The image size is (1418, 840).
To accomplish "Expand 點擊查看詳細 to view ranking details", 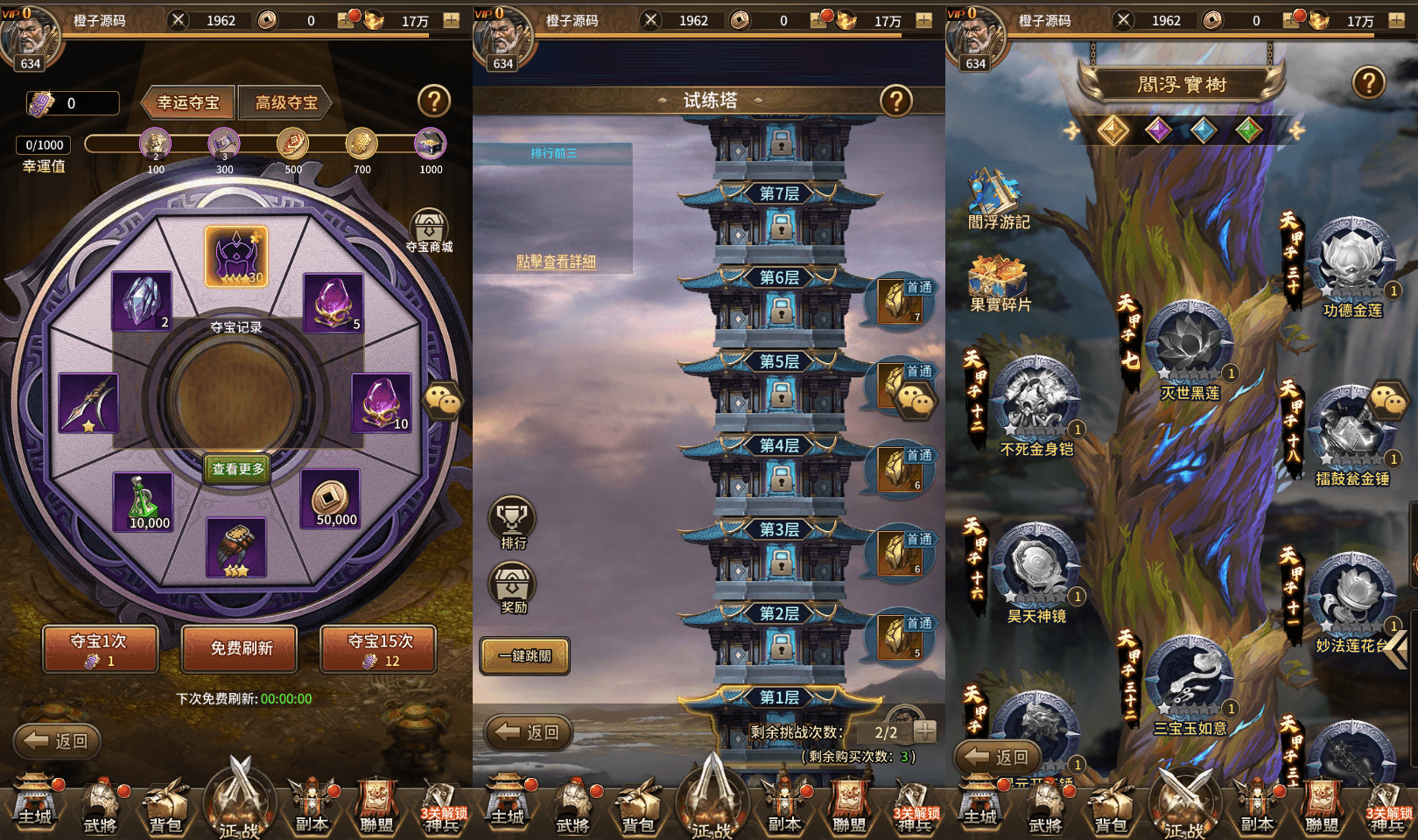I will (x=558, y=263).
